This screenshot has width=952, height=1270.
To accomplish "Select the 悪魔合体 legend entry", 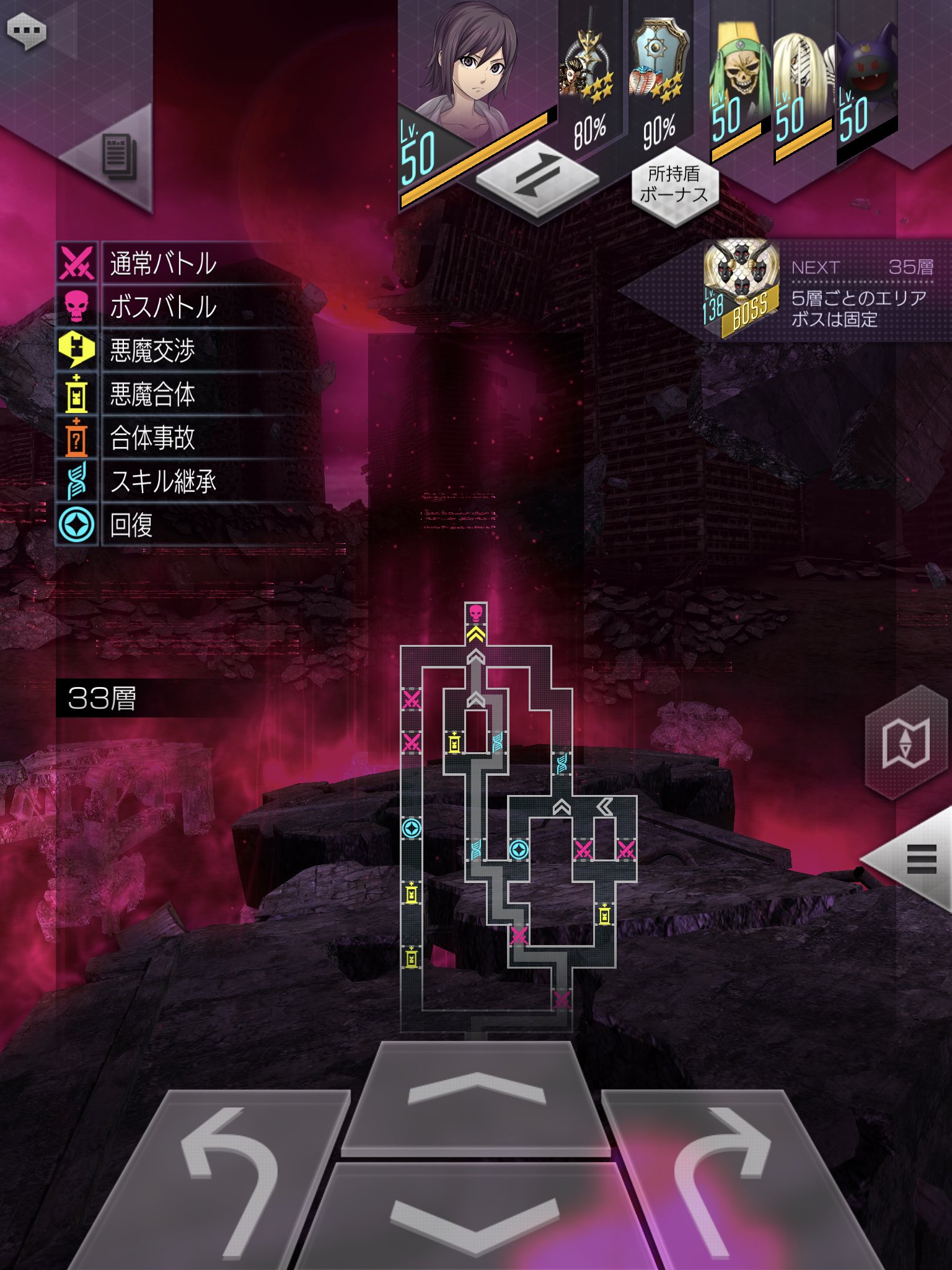I will 152,394.
